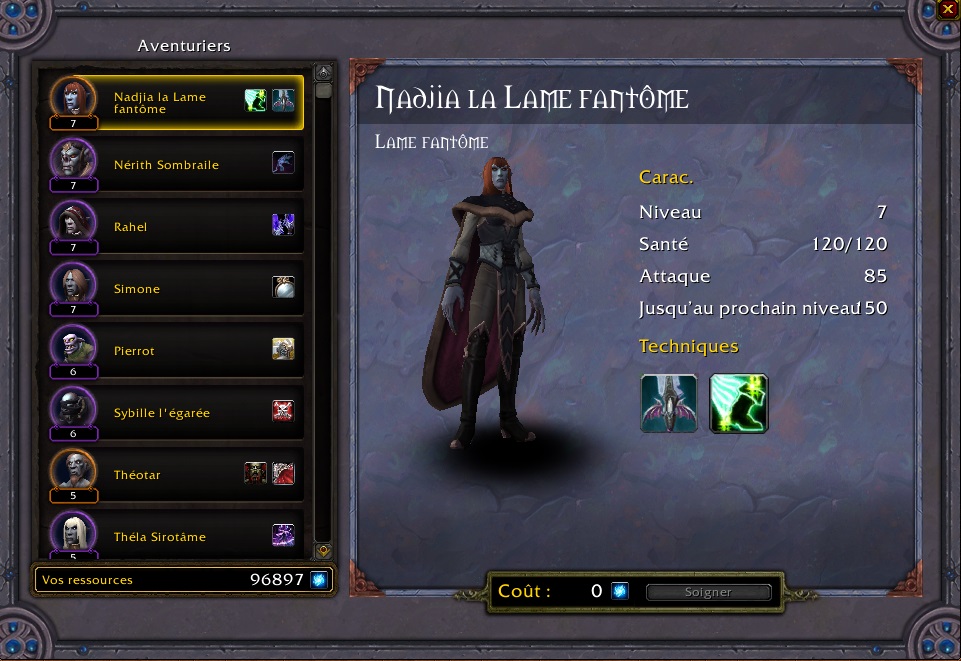Pick Simone in the adventurer list
The width and height of the screenshot is (961, 661).
click(x=137, y=289)
